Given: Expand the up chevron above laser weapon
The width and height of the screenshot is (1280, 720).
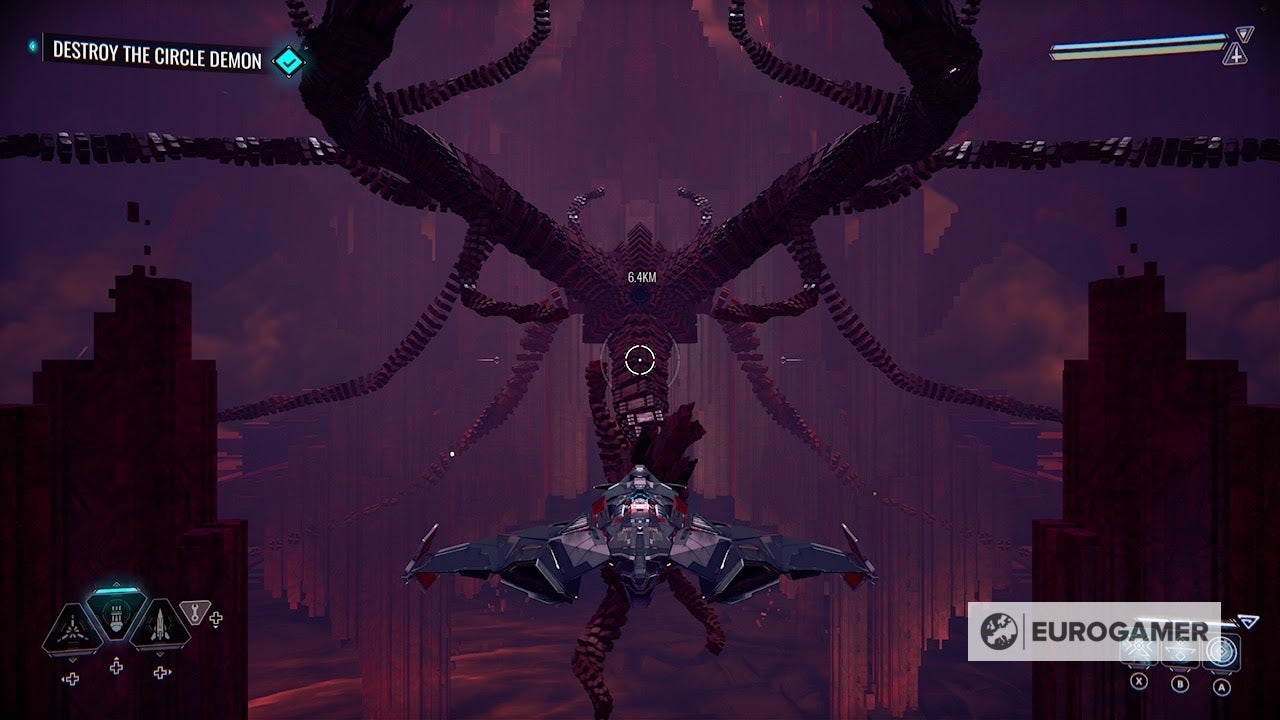Looking at the screenshot, I should click(x=115, y=584).
